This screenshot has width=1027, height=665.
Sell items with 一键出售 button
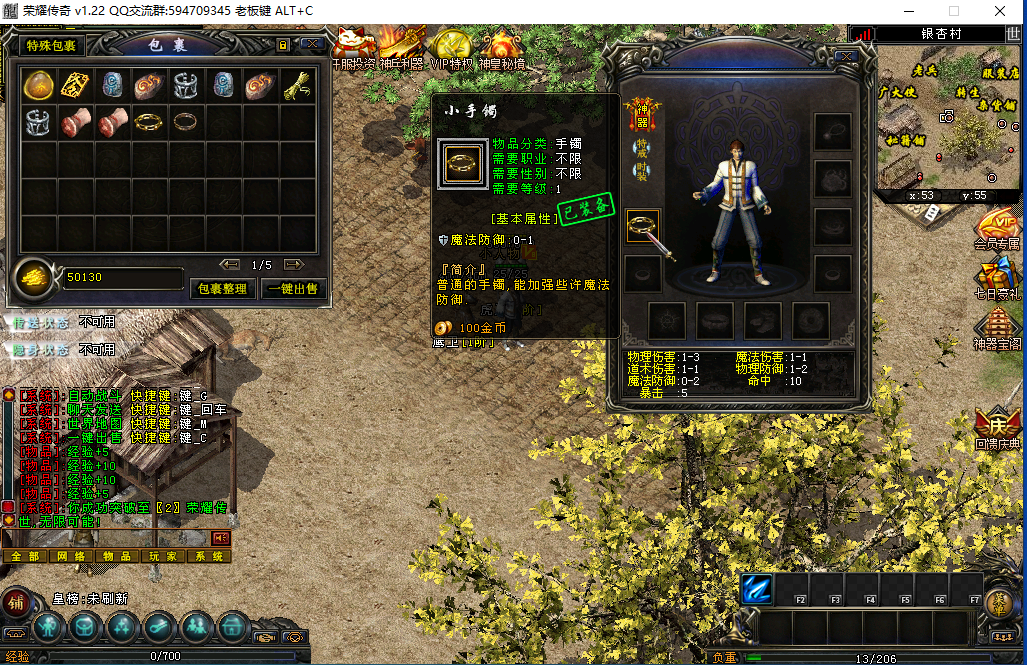tap(291, 288)
